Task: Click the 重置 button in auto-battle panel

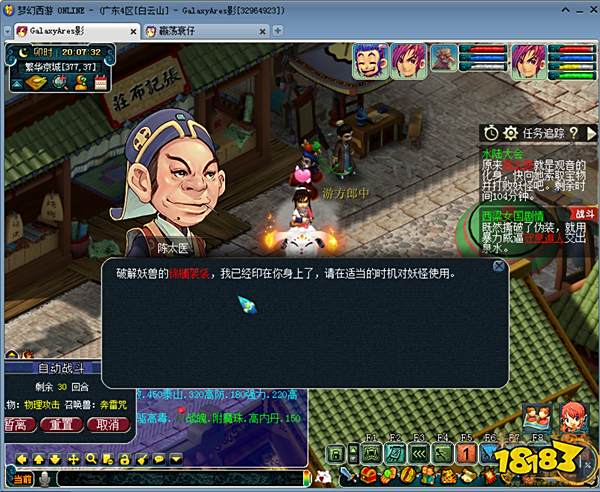Action: [x=62, y=424]
